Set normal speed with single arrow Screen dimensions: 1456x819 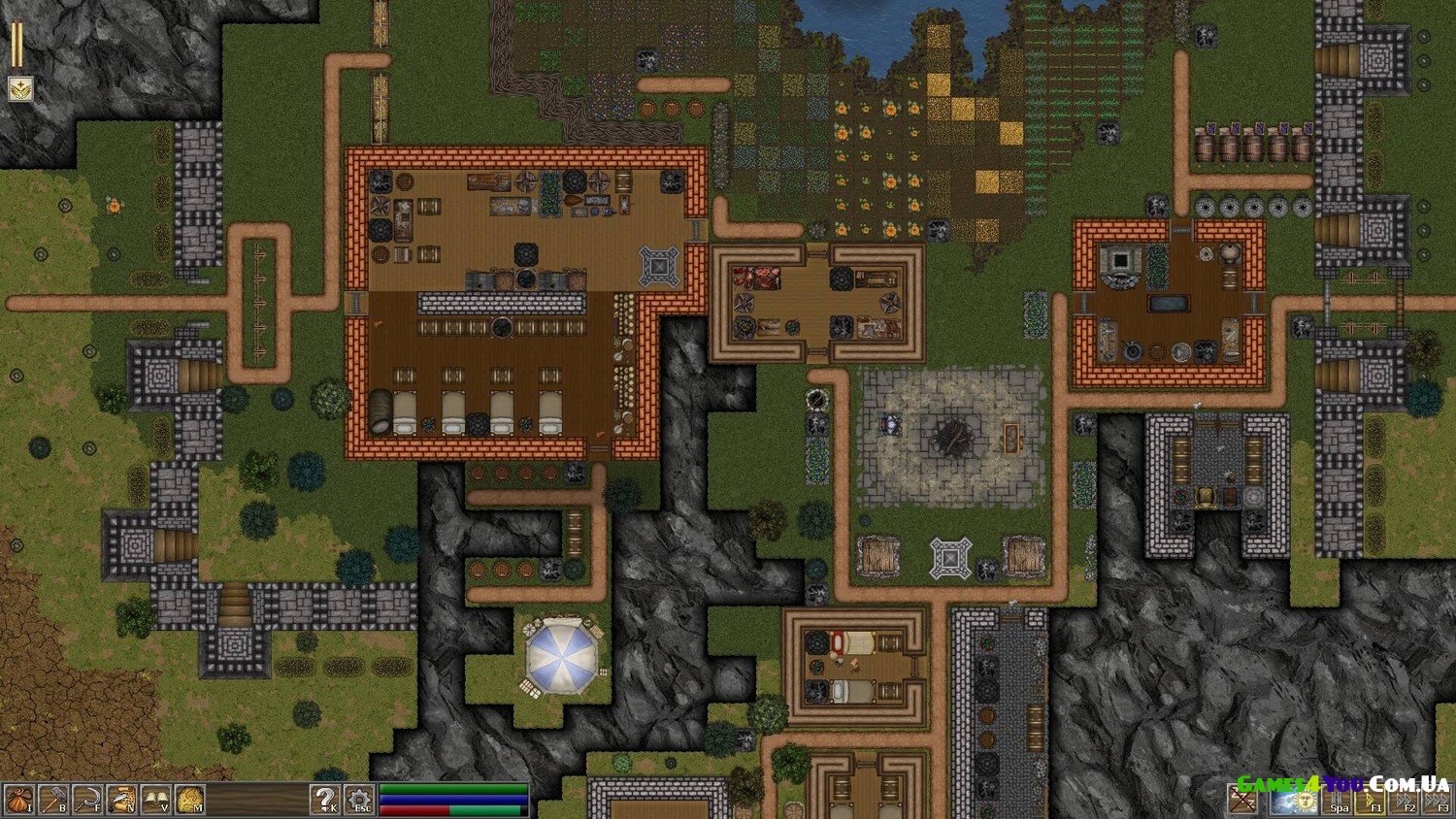pyautogui.click(x=1371, y=801)
